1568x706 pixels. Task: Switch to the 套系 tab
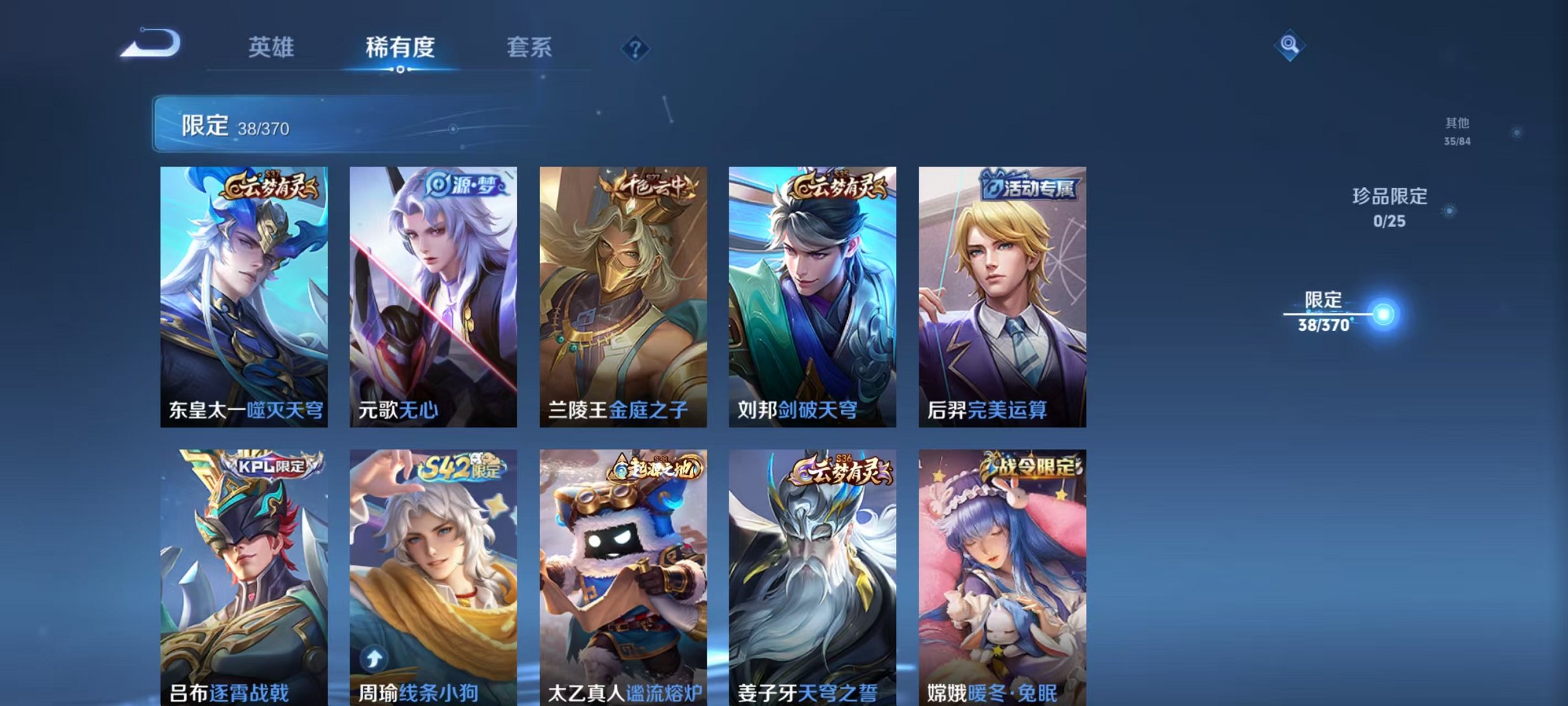point(529,47)
